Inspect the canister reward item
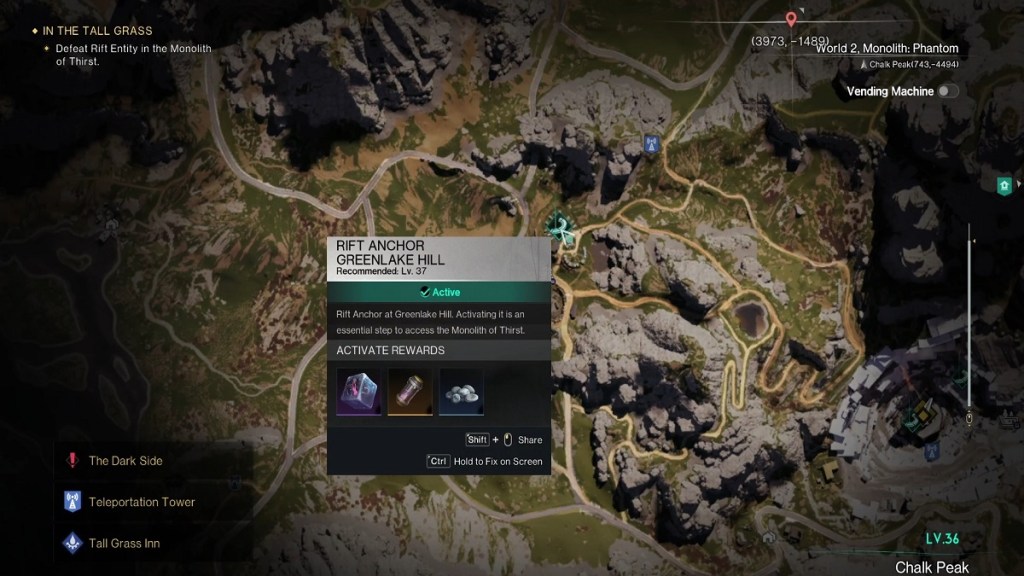 click(x=409, y=391)
